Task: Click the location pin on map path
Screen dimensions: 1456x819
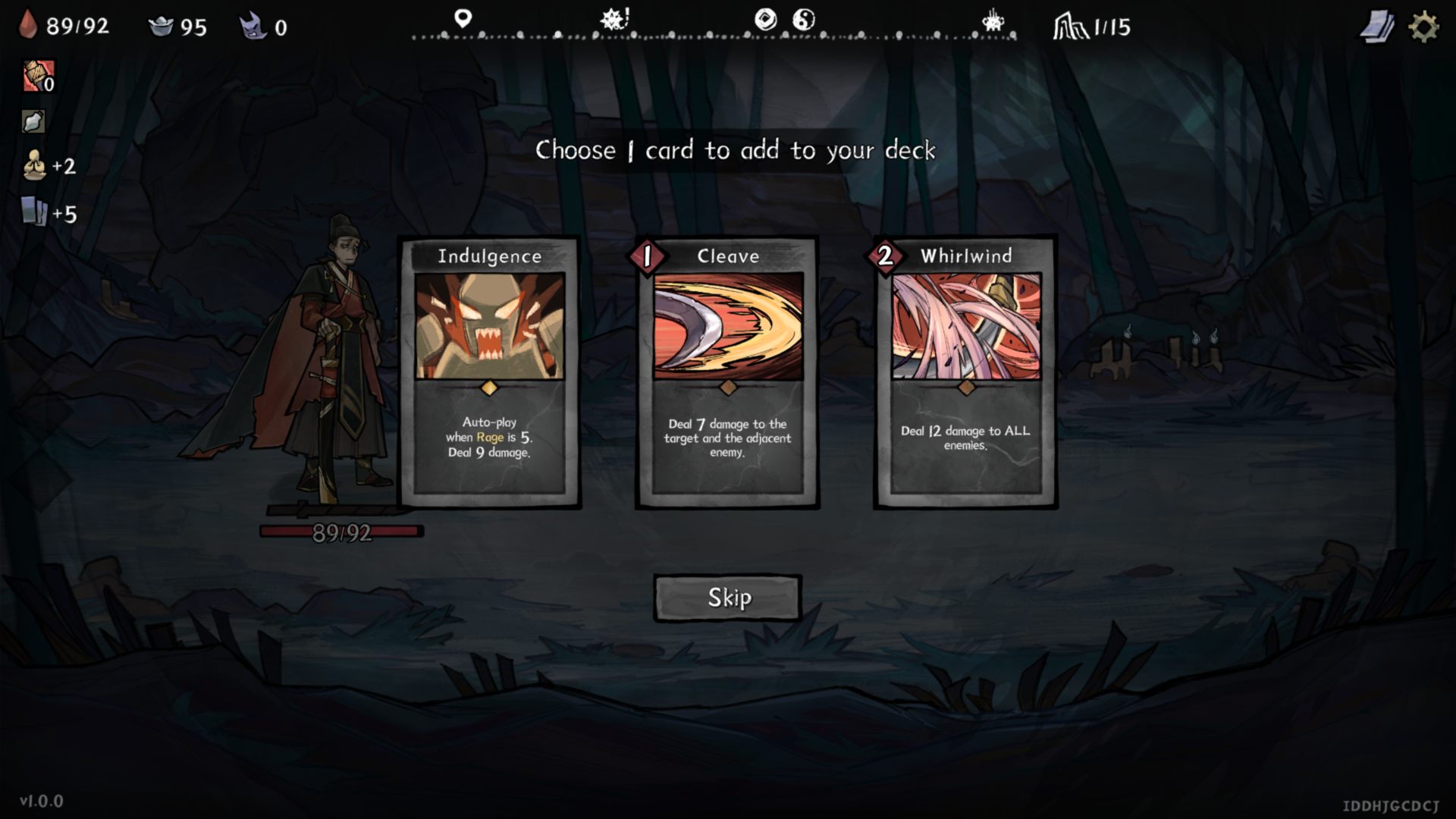Action: 463,18
